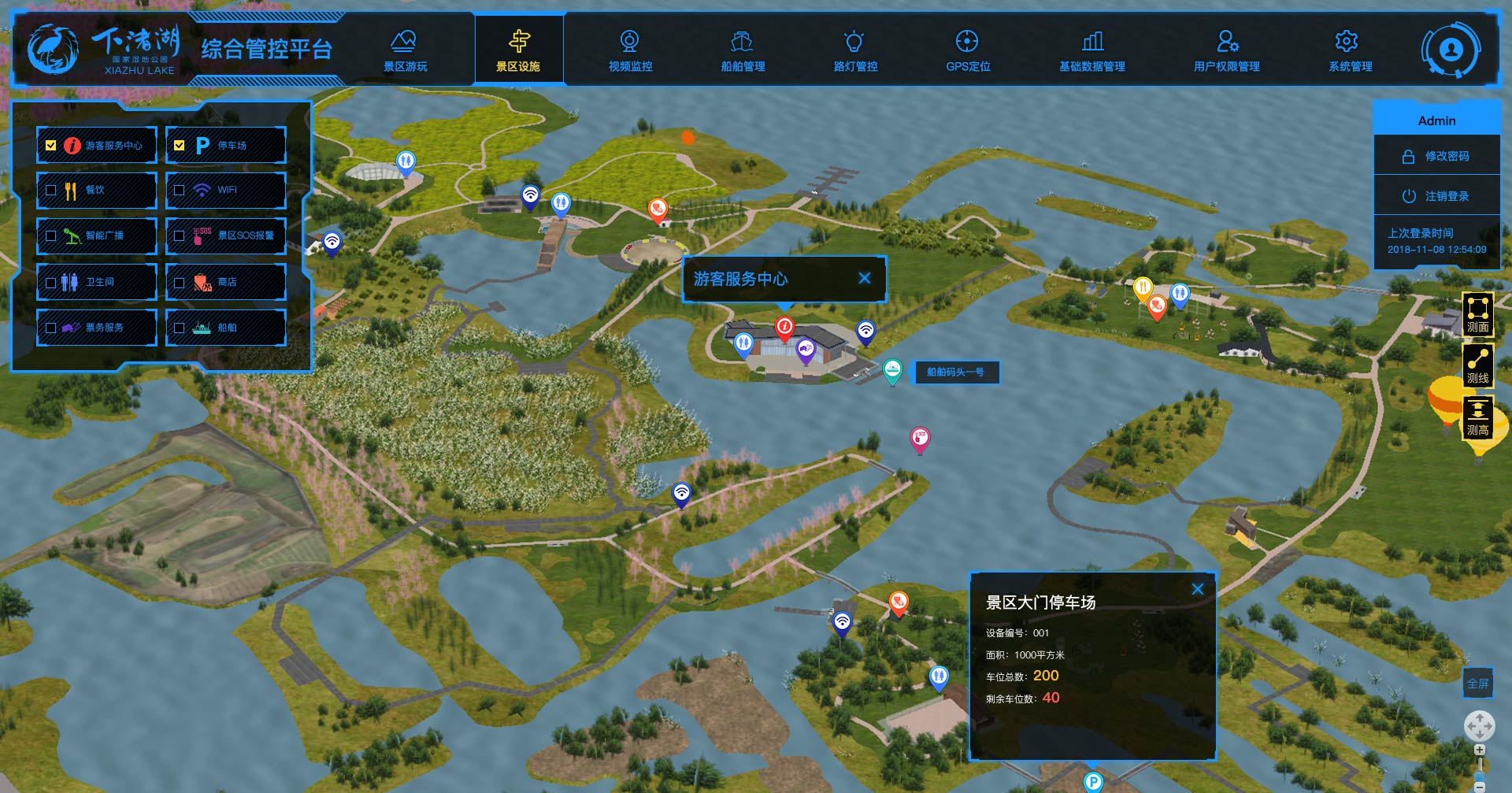This screenshot has width=1512, height=793.
Task: Close the 景区大门停车场 info panel
Action: coord(1198,589)
